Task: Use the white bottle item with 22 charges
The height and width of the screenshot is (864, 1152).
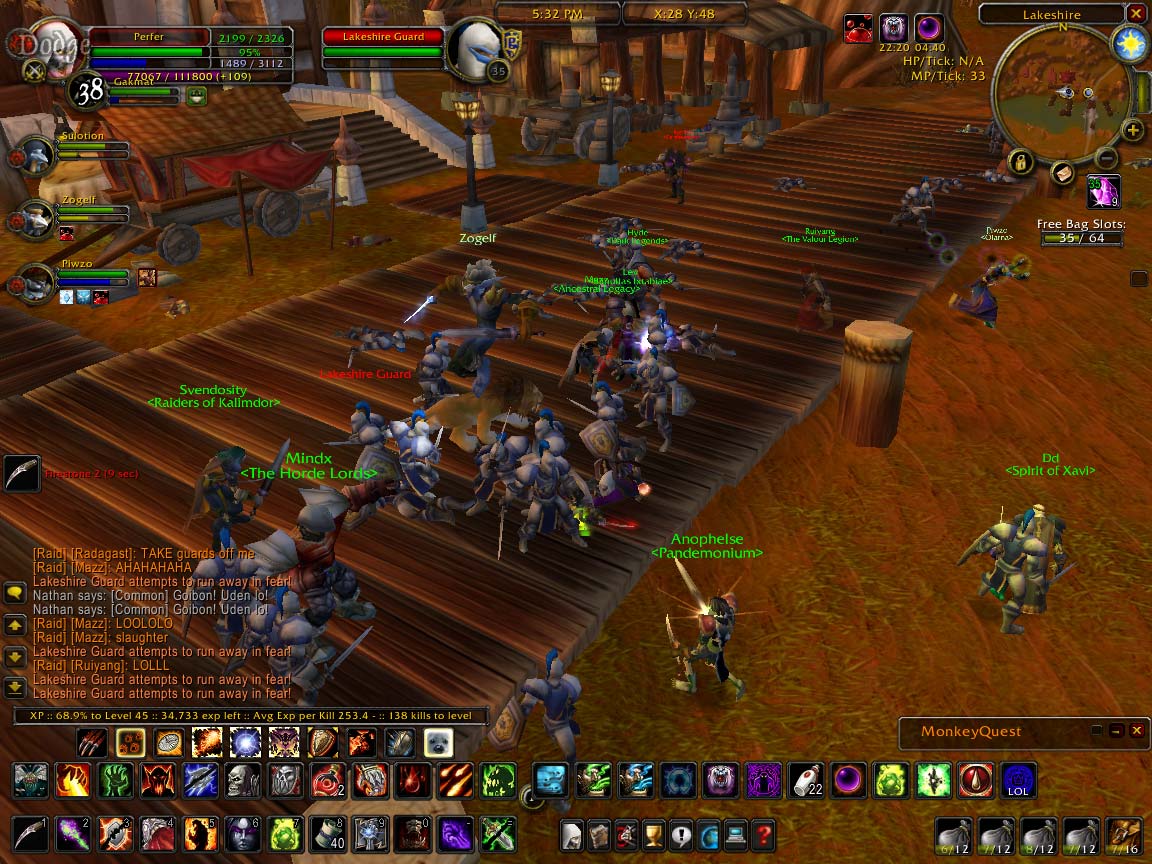Action: tap(808, 779)
